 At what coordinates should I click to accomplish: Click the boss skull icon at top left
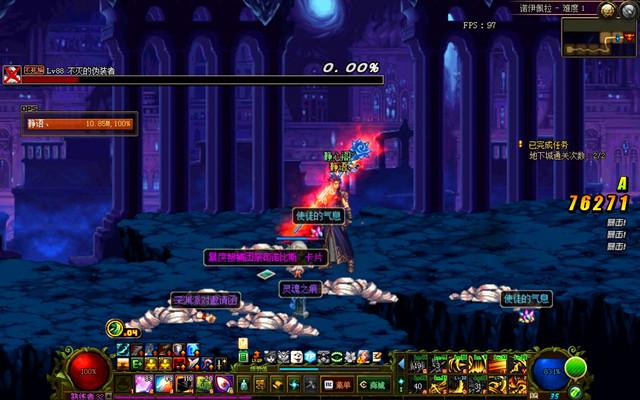pyautogui.click(x=11, y=71)
